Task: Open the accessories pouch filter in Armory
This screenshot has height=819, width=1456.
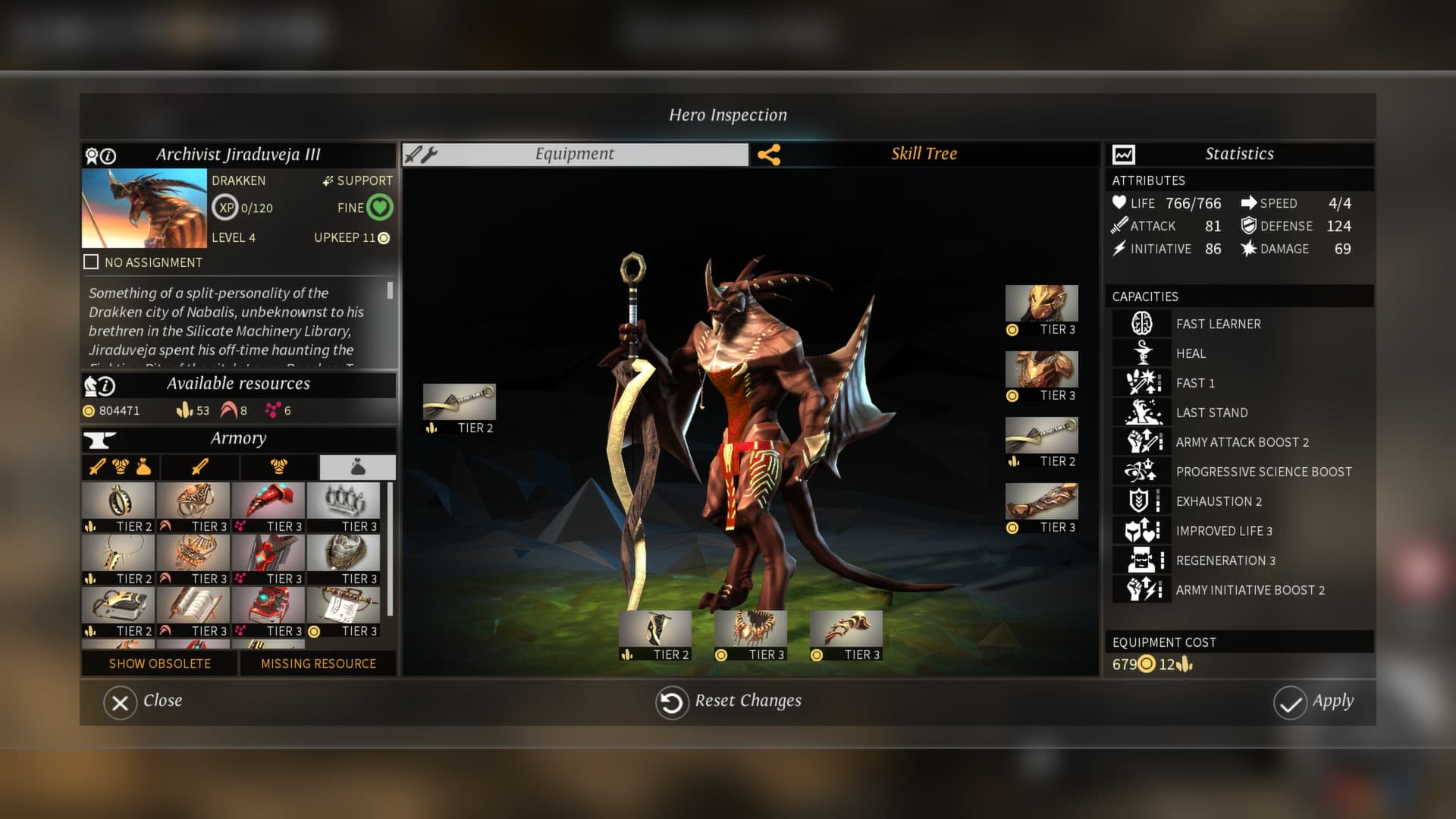Action: click(x=357, y=467)
